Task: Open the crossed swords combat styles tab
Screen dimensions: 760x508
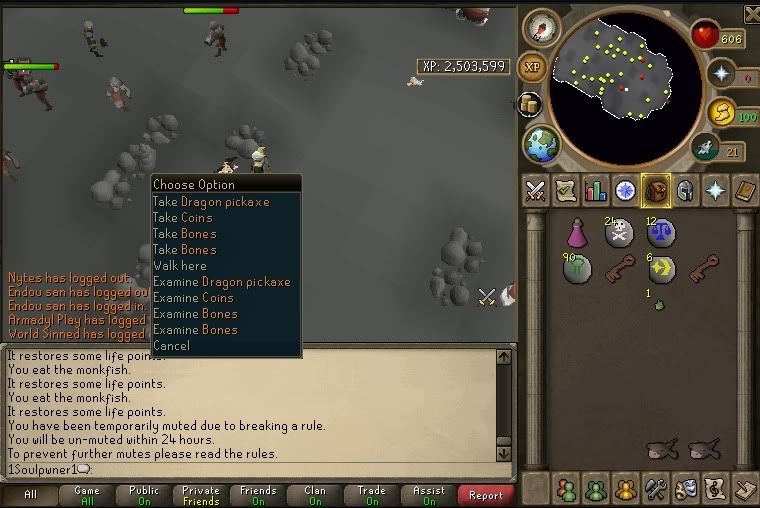Action: (536, 191)
